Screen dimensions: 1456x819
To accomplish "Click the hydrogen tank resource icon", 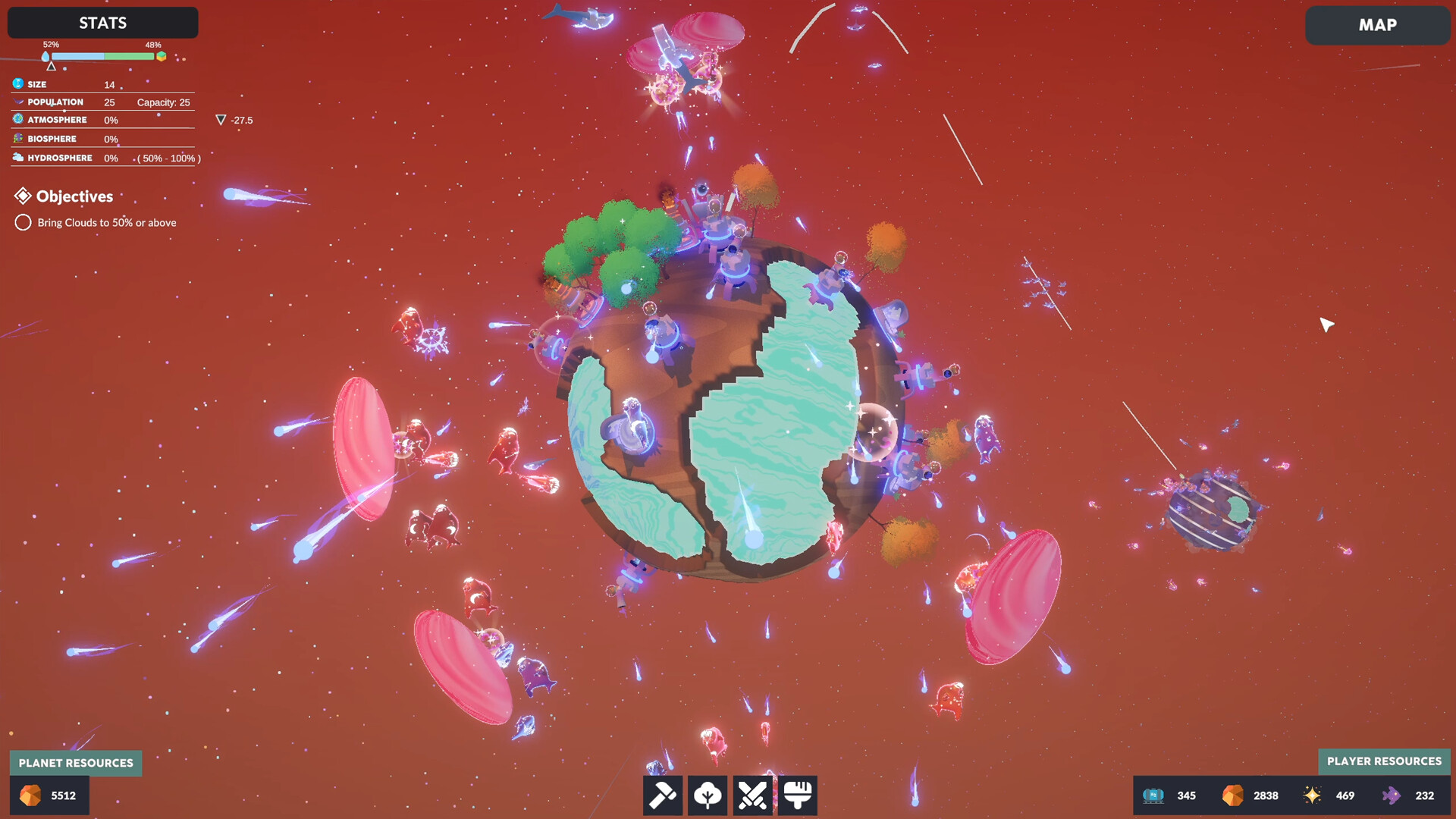I will [1154, 795].
